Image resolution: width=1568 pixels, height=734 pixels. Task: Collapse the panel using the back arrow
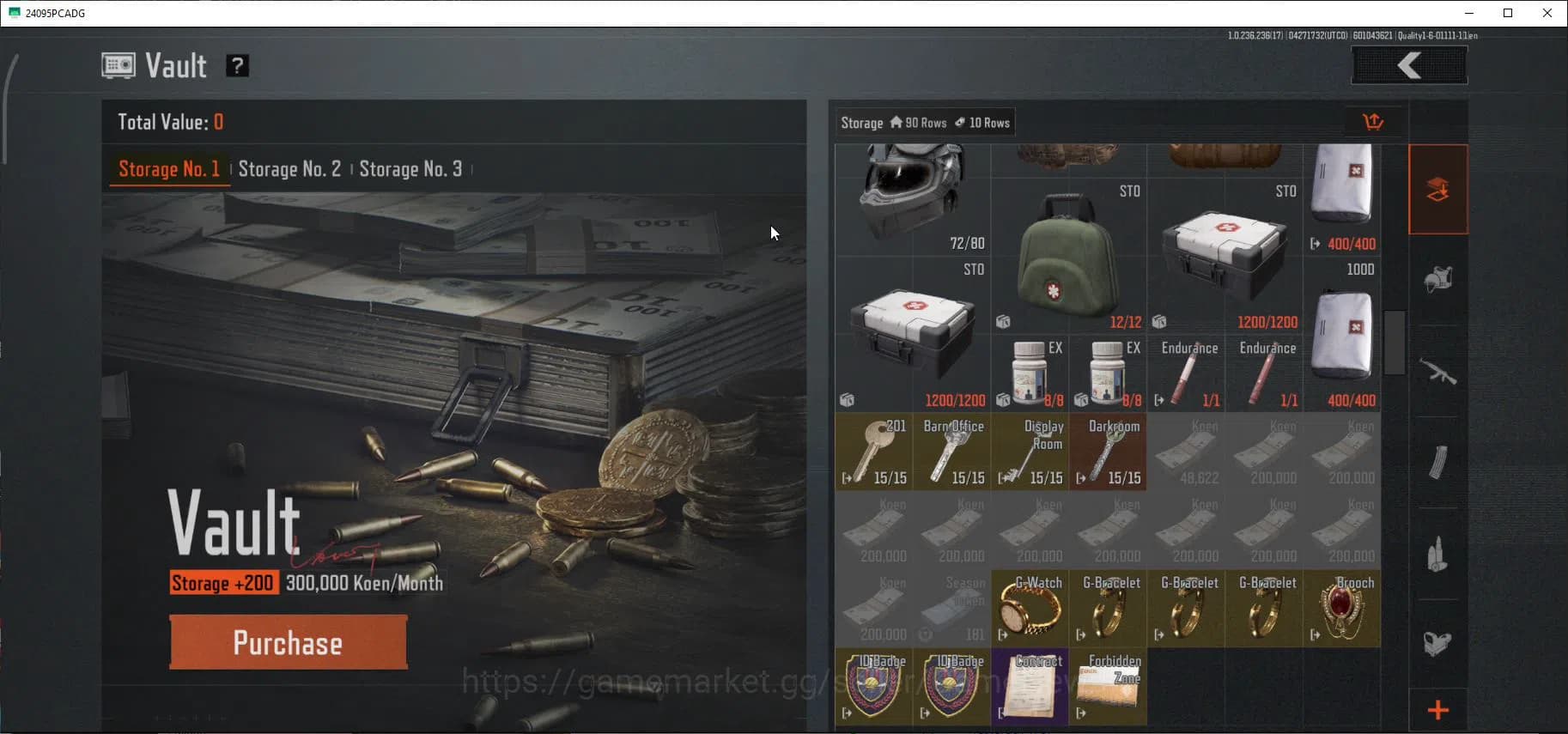pos(1408,64)
